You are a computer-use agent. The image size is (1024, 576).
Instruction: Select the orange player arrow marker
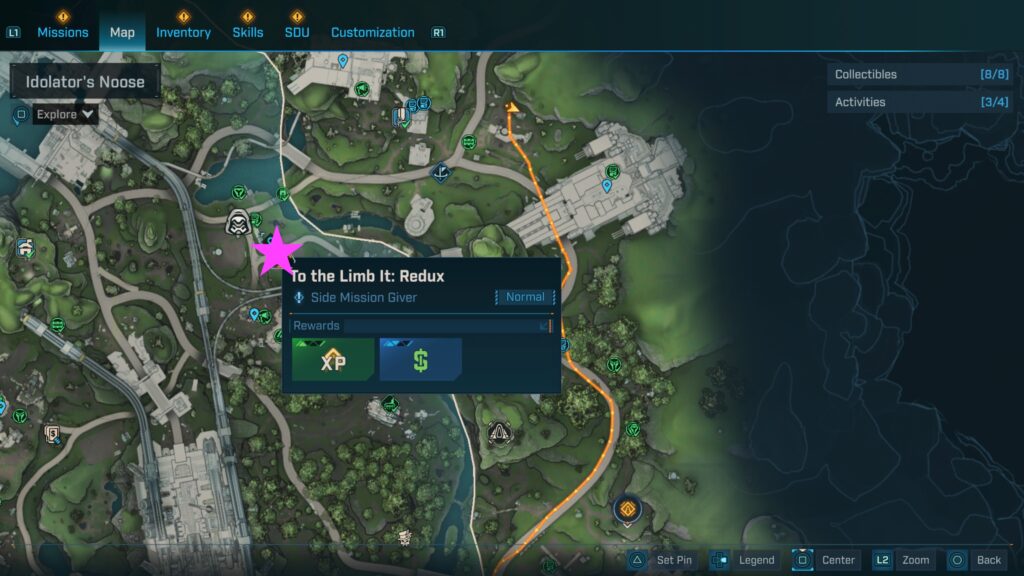513,107
